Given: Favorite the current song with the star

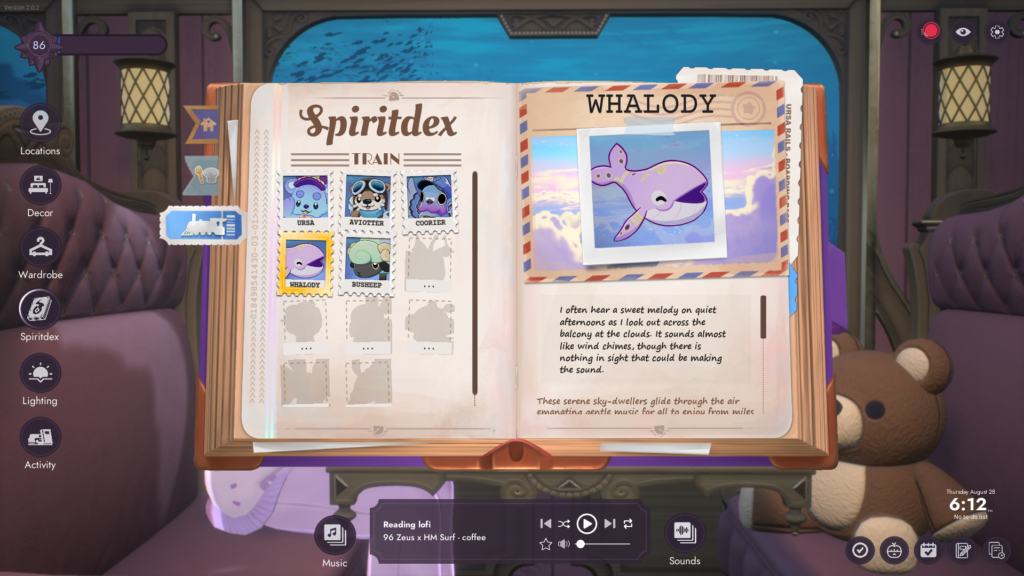Looking at the screenshot, I should coord(545,544).
